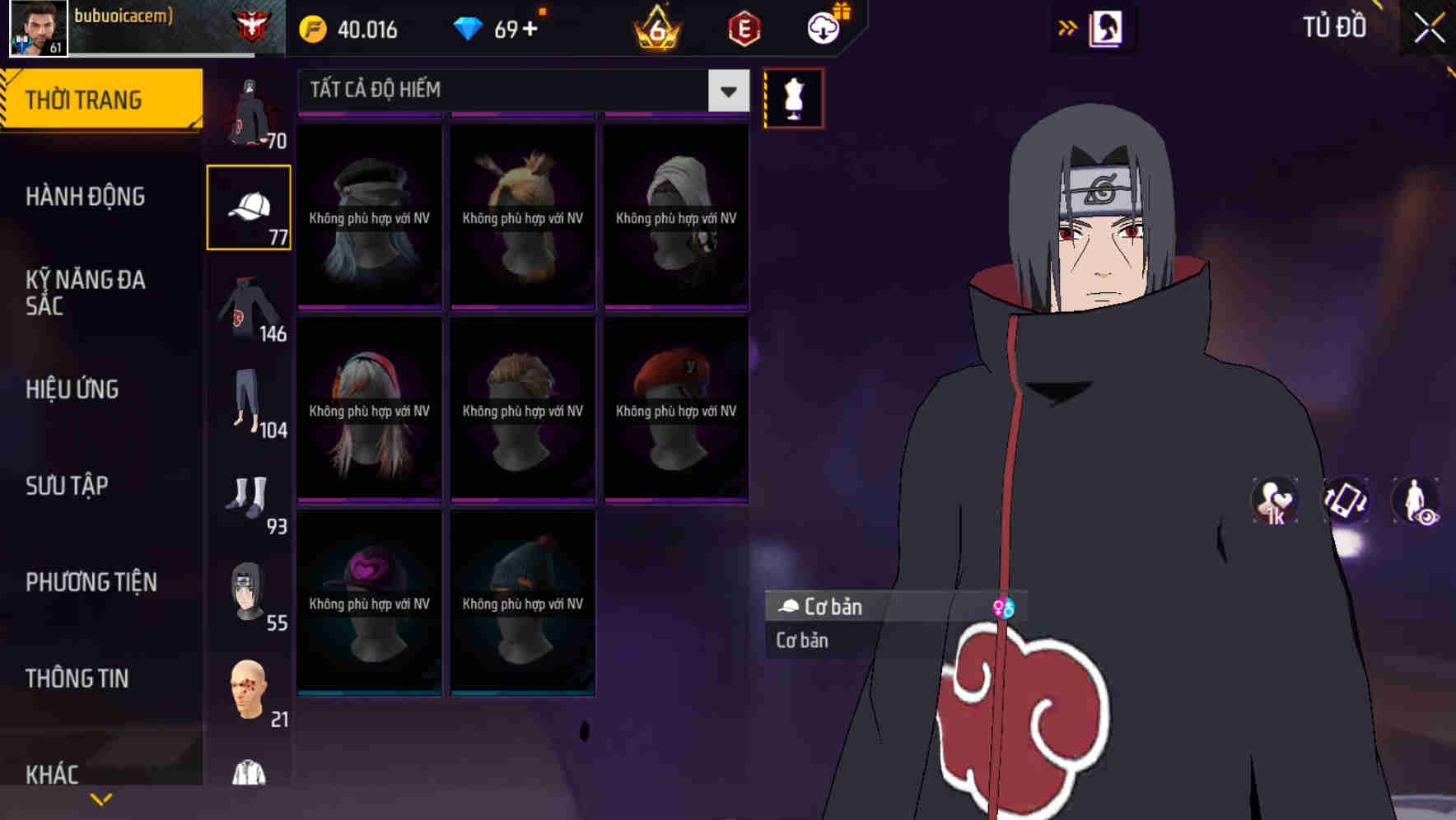The width and height of the screenshot is (1456, 820).
Task: Switch to the HIỆU ỨNG tab
Action: pos(72,389)
